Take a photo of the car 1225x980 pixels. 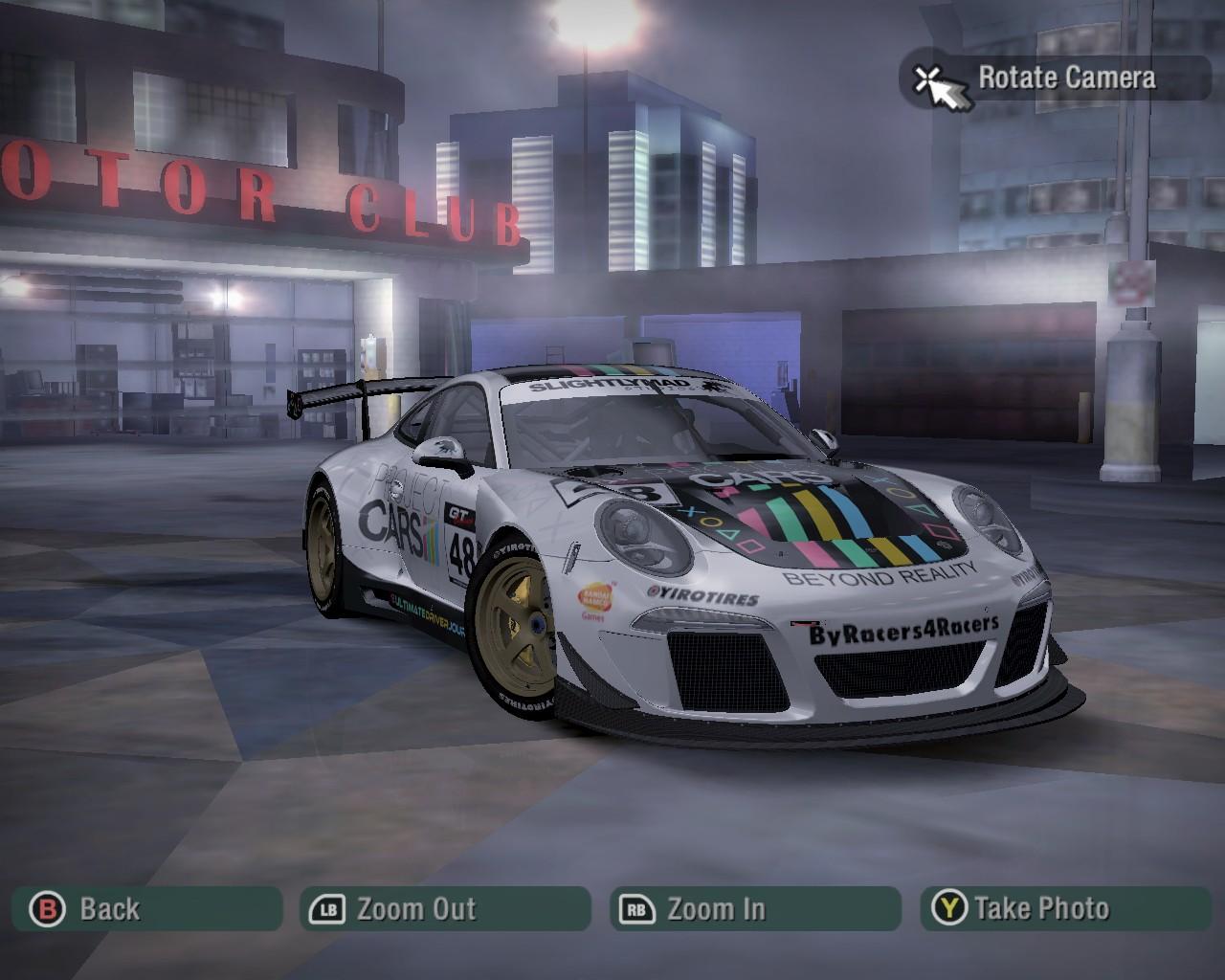click(x=1065, y=908)
